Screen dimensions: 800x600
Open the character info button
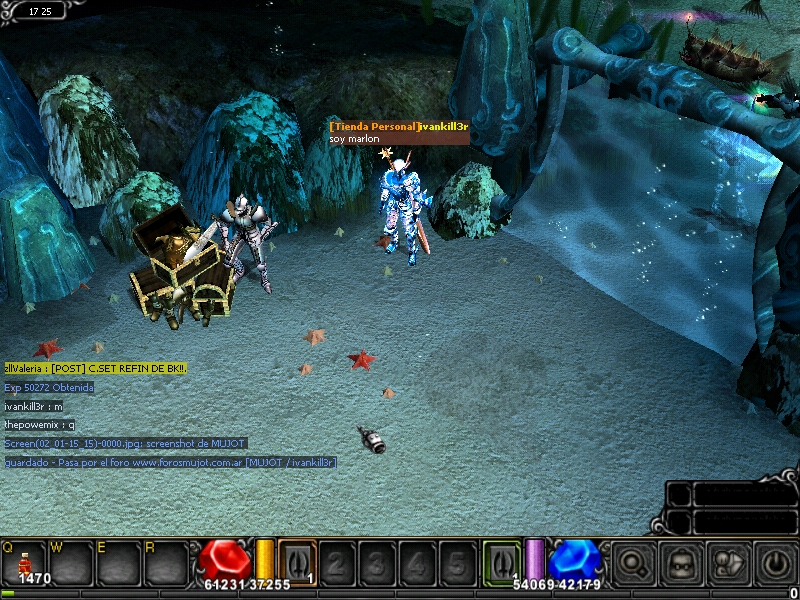pos(729,563)
